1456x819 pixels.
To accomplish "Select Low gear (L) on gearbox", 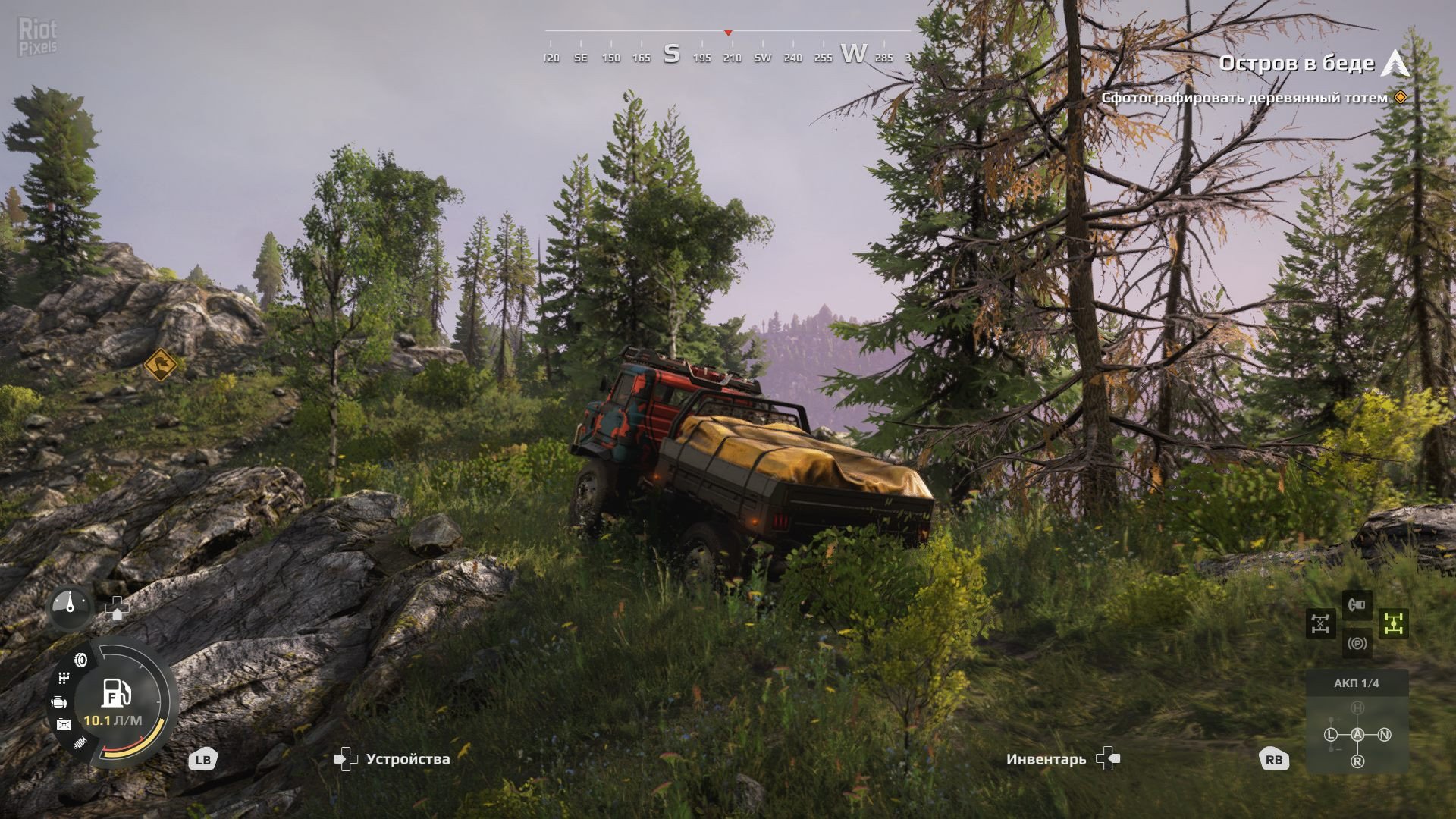I will (x=1331, y=734).
